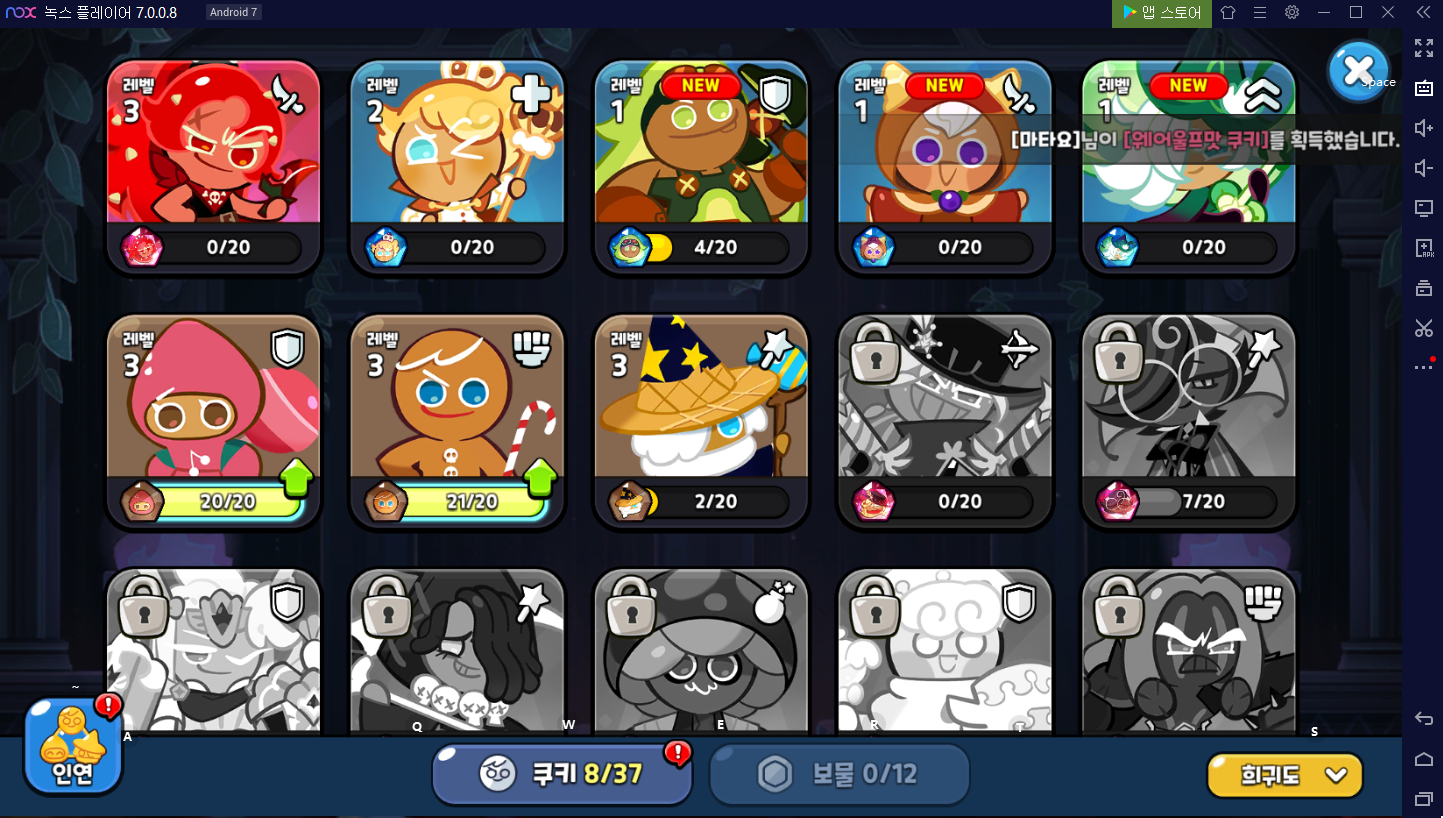This screenshot has height=818, width=1443.
Task: Choose the custard cookie with plus icon
Action: [x=457, y=165]
